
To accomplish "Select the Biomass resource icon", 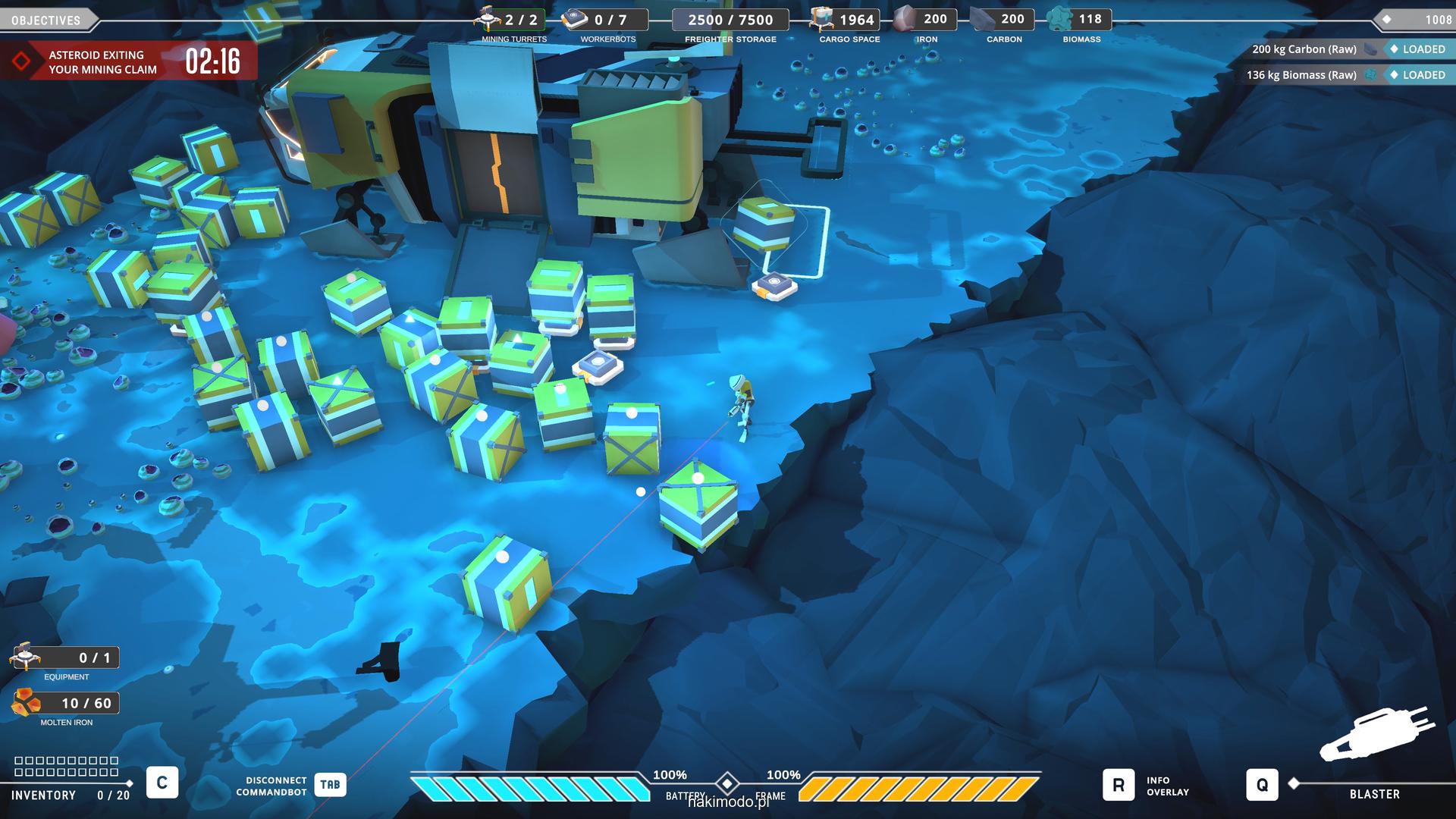I will point(1059,19).
